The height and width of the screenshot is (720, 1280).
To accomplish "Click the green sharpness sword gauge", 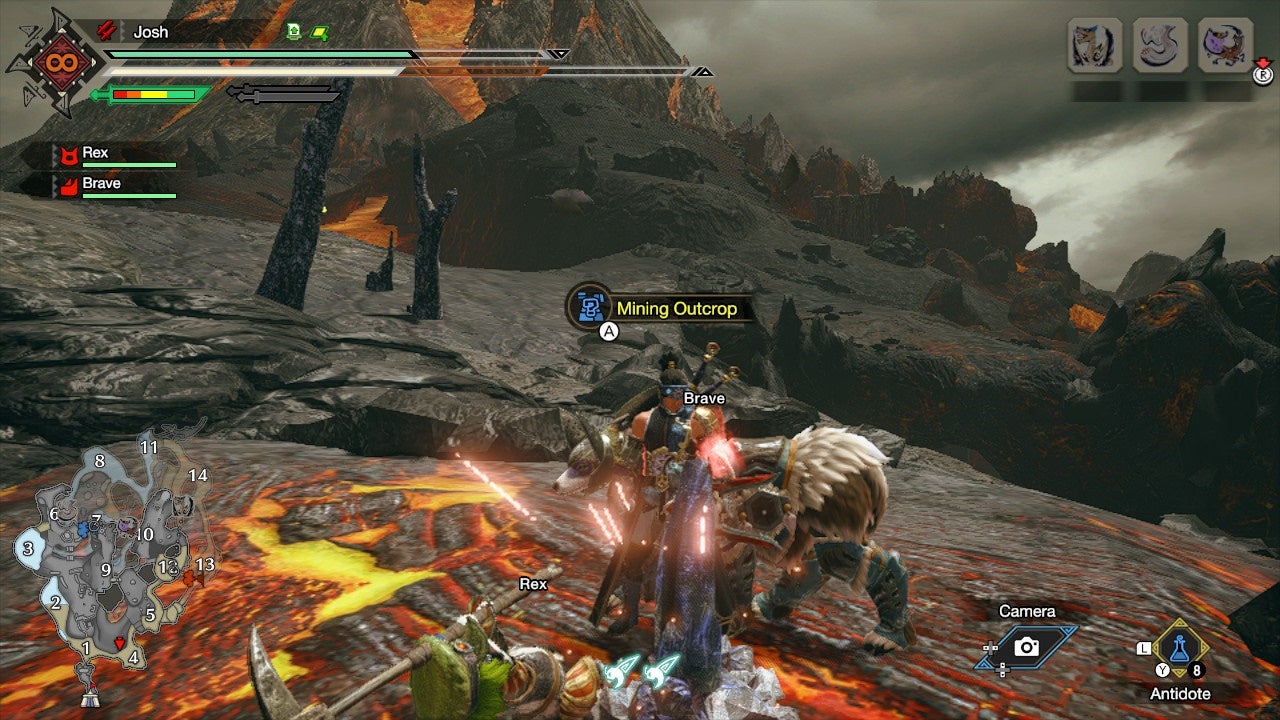I will 154,94.
